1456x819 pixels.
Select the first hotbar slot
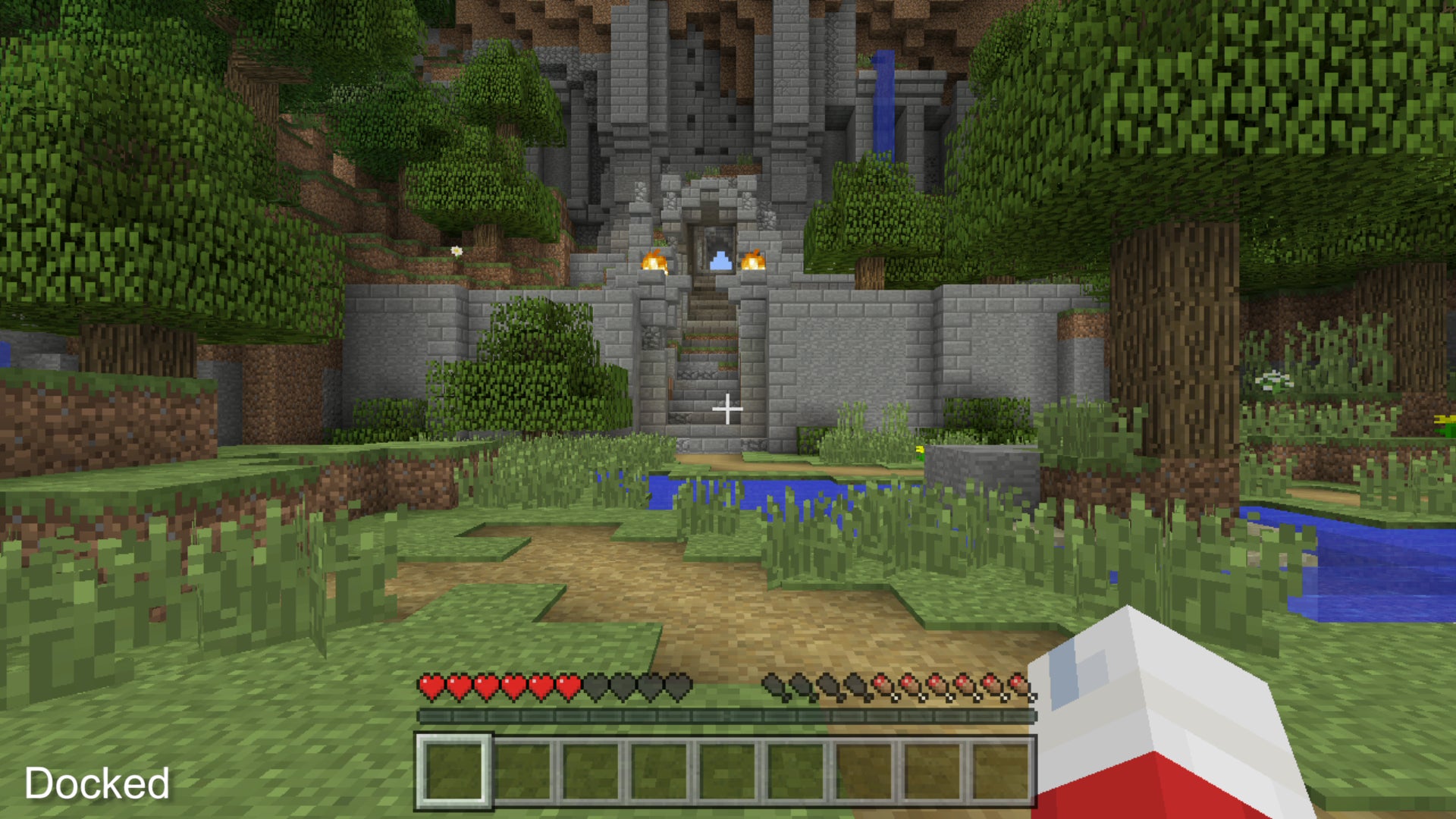coord(455,766)
